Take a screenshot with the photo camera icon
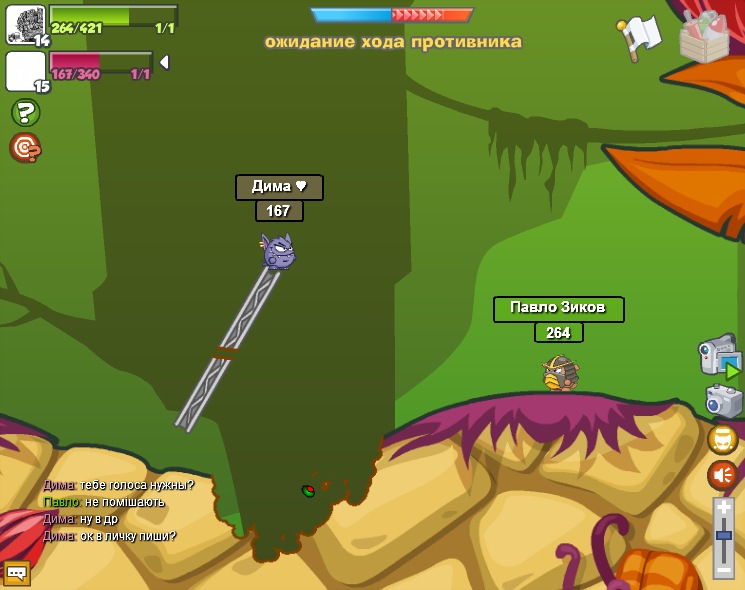Viewport: 745px width, 590px height. click(x=723, y=401)
